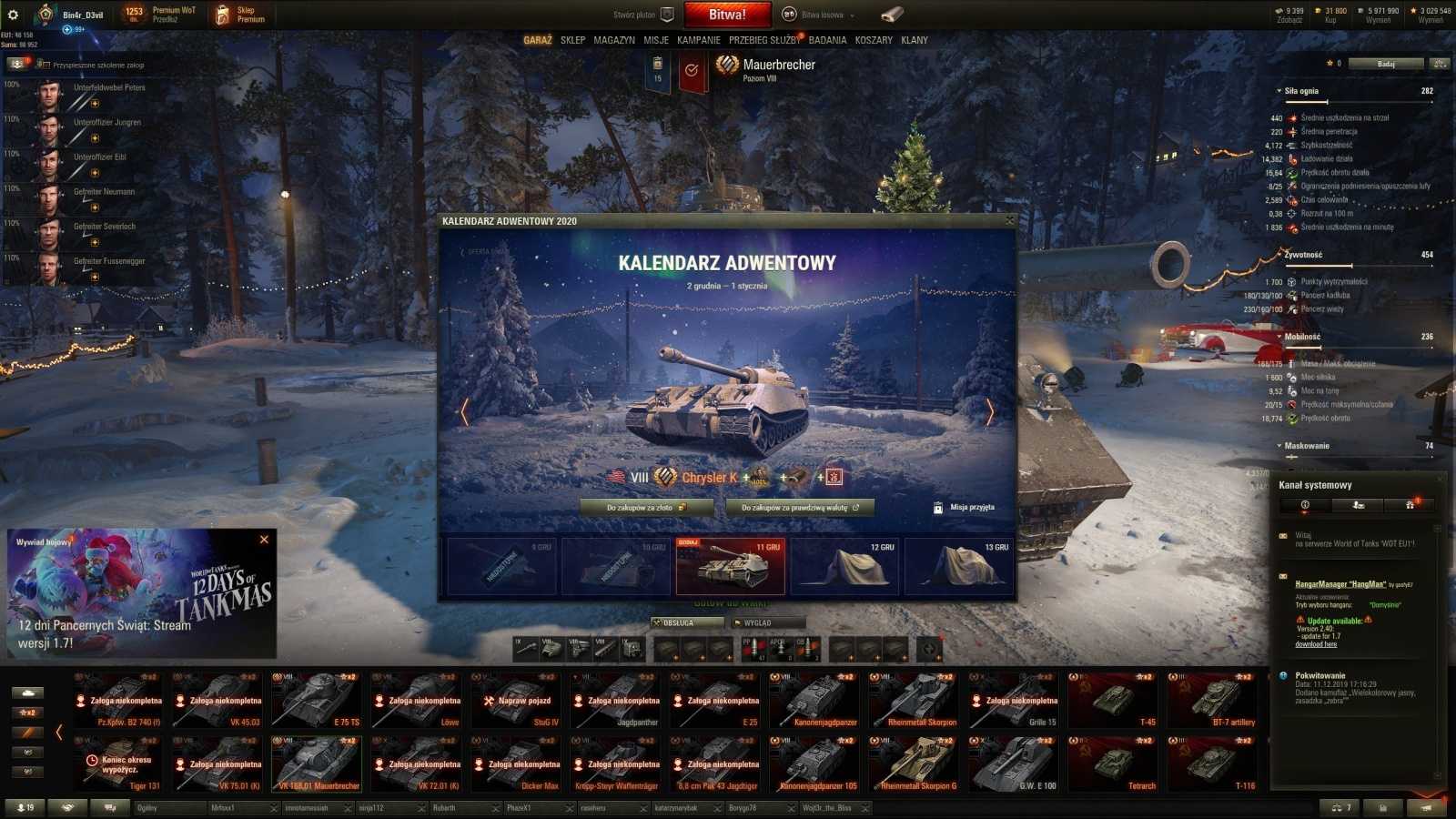Click Do zakupów za złoto

point(649,507)
